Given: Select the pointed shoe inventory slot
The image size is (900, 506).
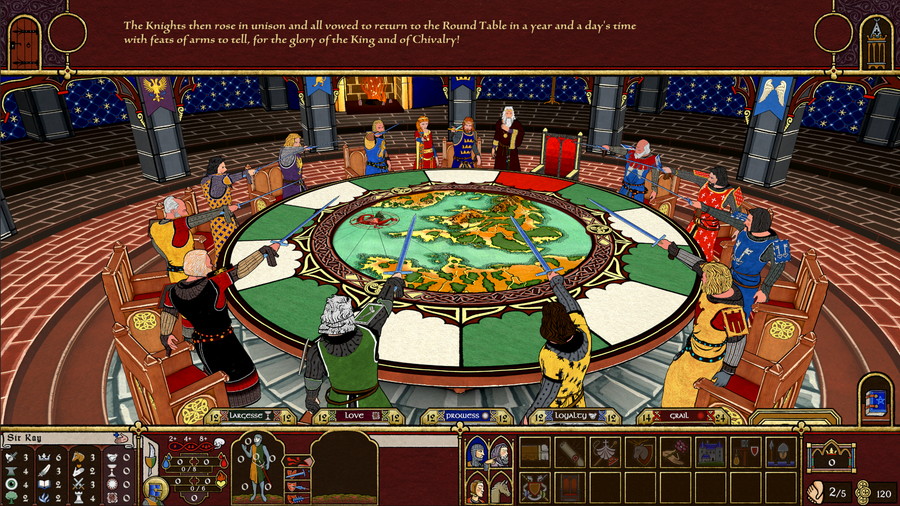Looking at the screenshot, I should [x=675, y=453].
